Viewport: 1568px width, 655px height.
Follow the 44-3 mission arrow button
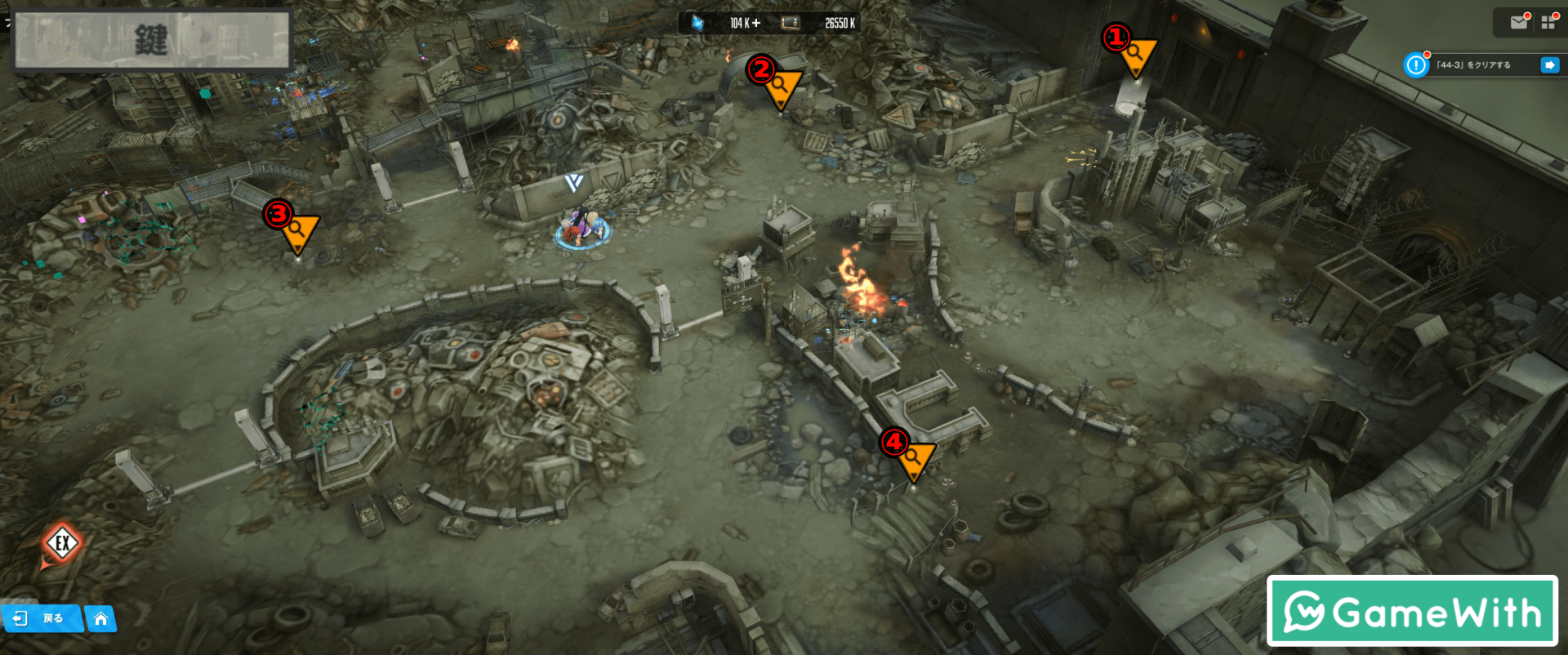click(1549, 65)
